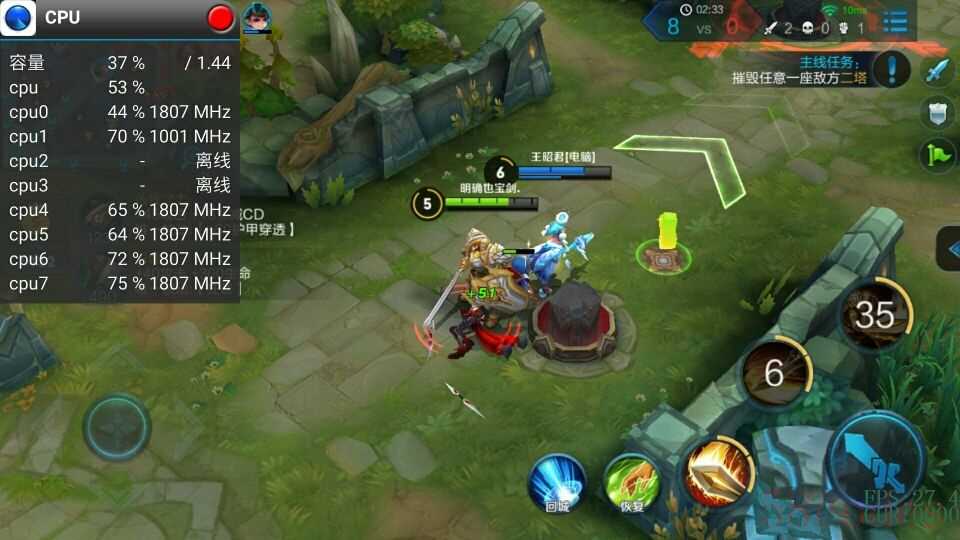
Task: Open the blue list menu icon
Action: [895, 21]
